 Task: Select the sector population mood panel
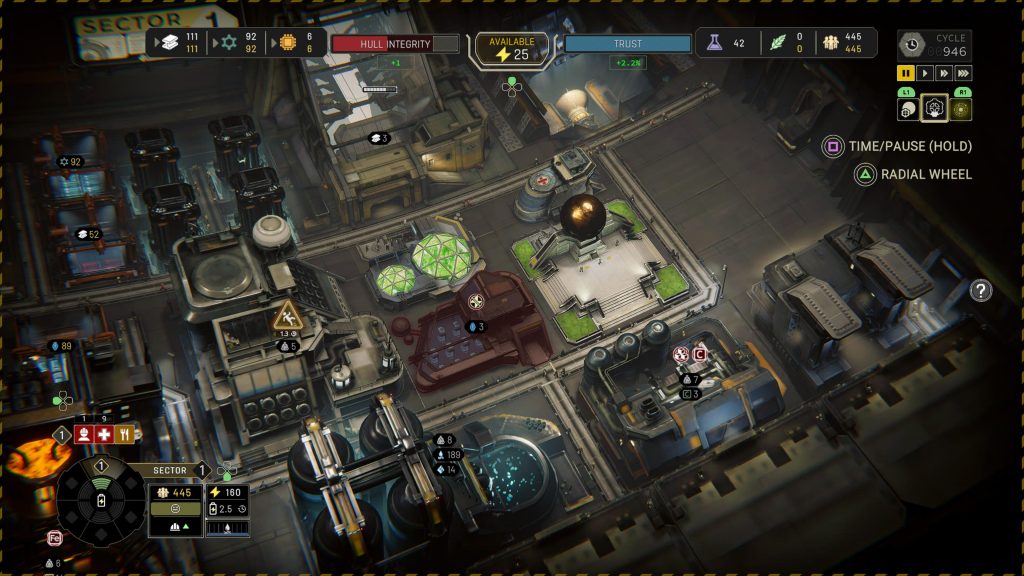tap(175, 507)
